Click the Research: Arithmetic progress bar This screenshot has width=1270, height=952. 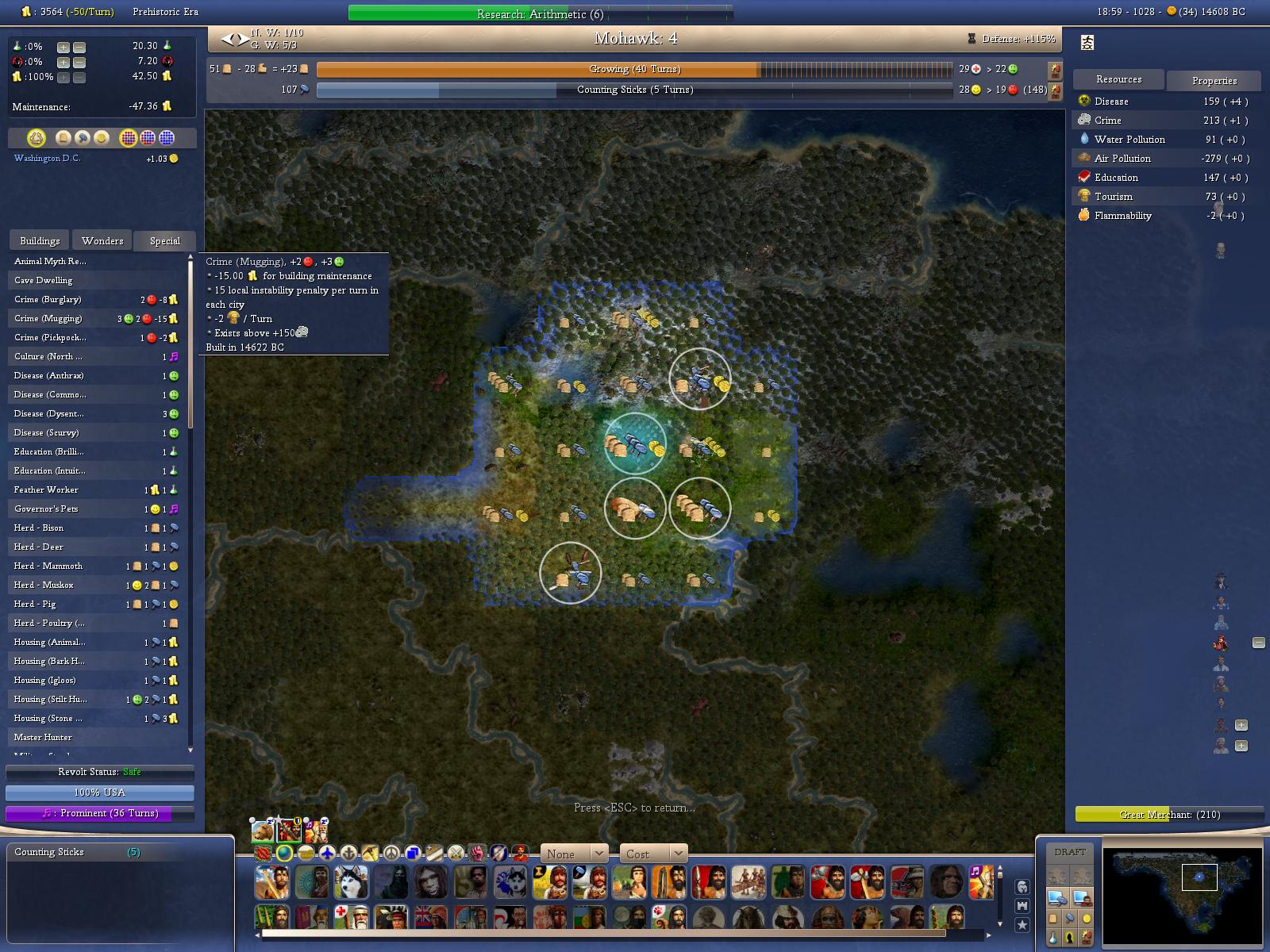click(540, 13)
